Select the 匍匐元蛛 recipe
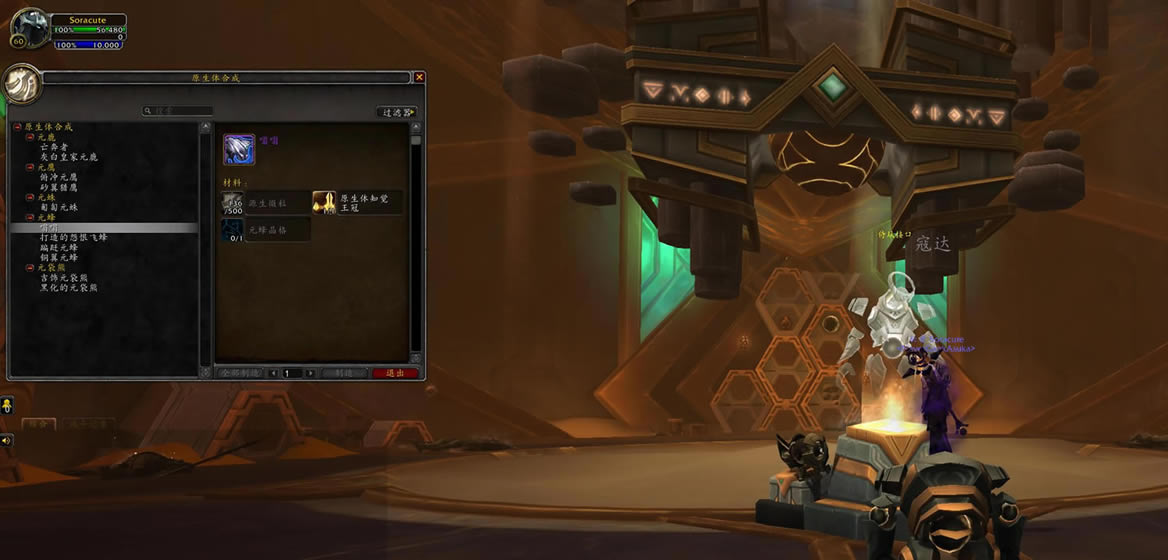The height and width of the screenshot is (560, 1168). (x=58, y=207)
